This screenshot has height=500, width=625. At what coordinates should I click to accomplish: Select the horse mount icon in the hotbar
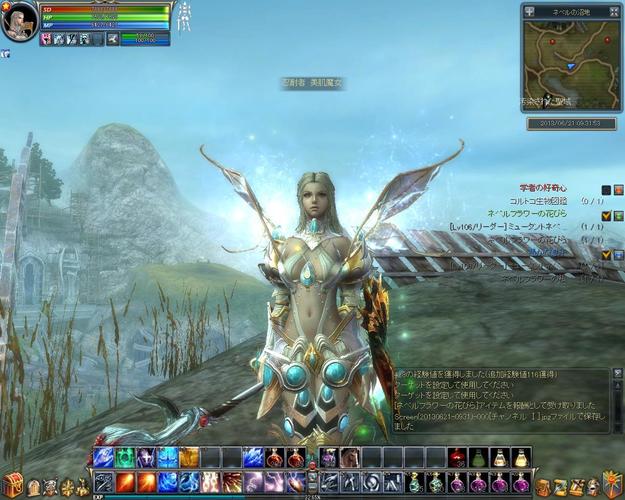tap(349, 458)
